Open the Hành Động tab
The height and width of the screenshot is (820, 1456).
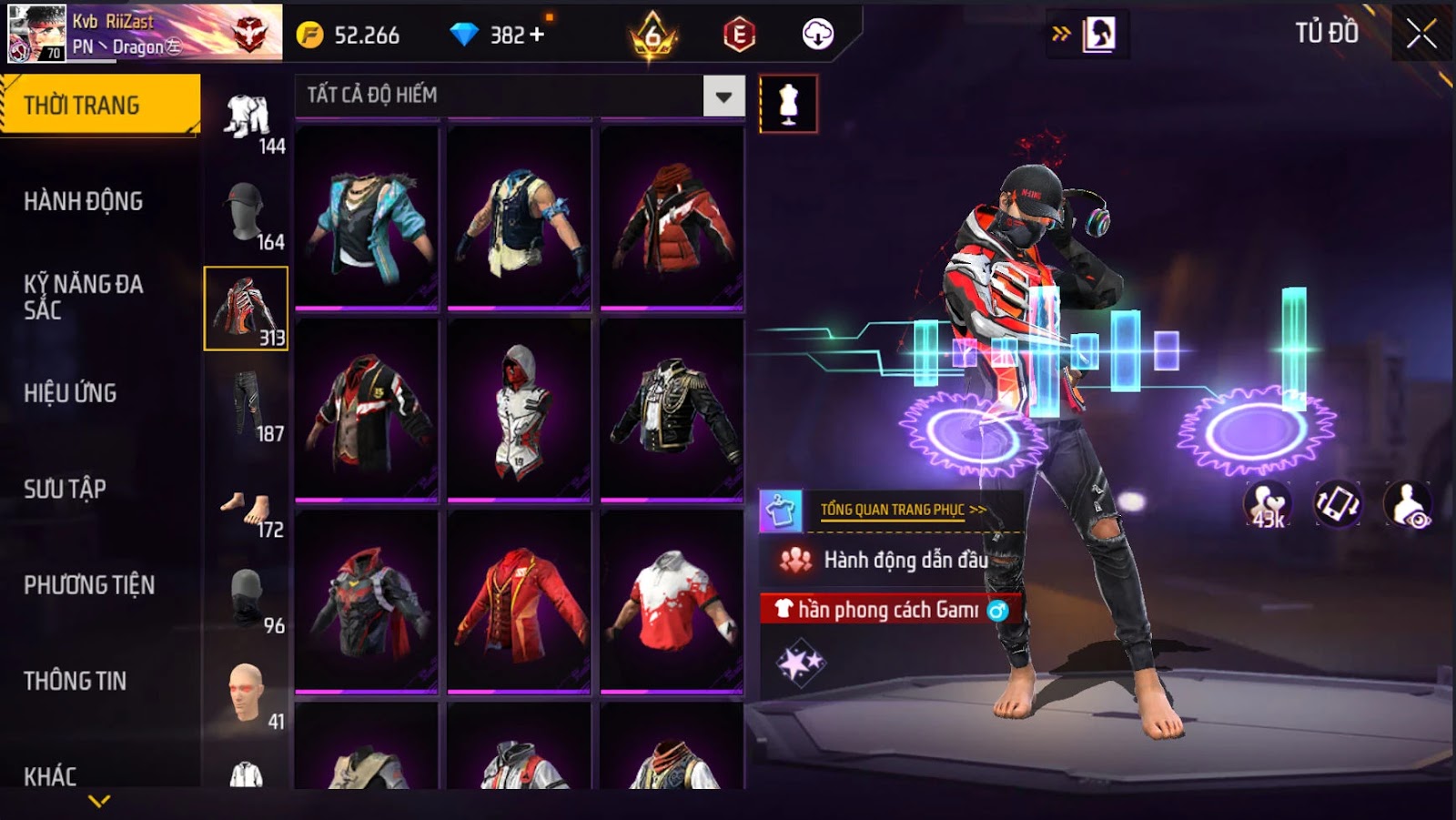(x=83, y=201)
